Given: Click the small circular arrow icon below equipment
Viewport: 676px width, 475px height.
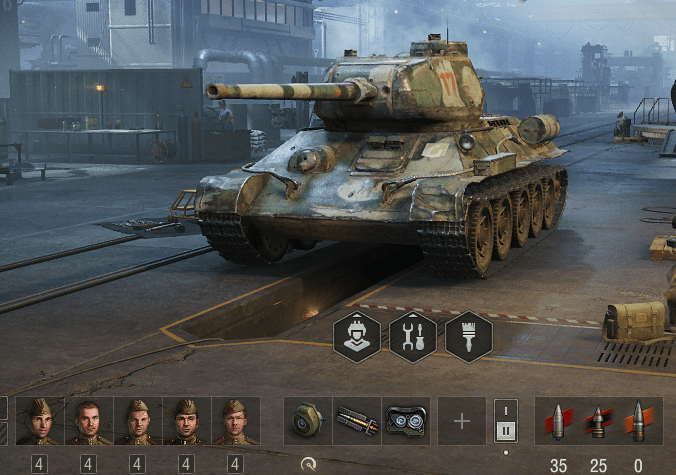Looking at the screenshot, I should (308, 464).
